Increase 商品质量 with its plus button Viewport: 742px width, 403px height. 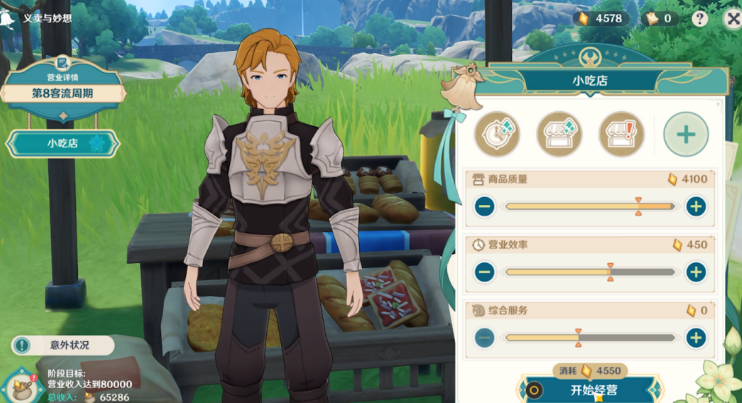point(696,207)
